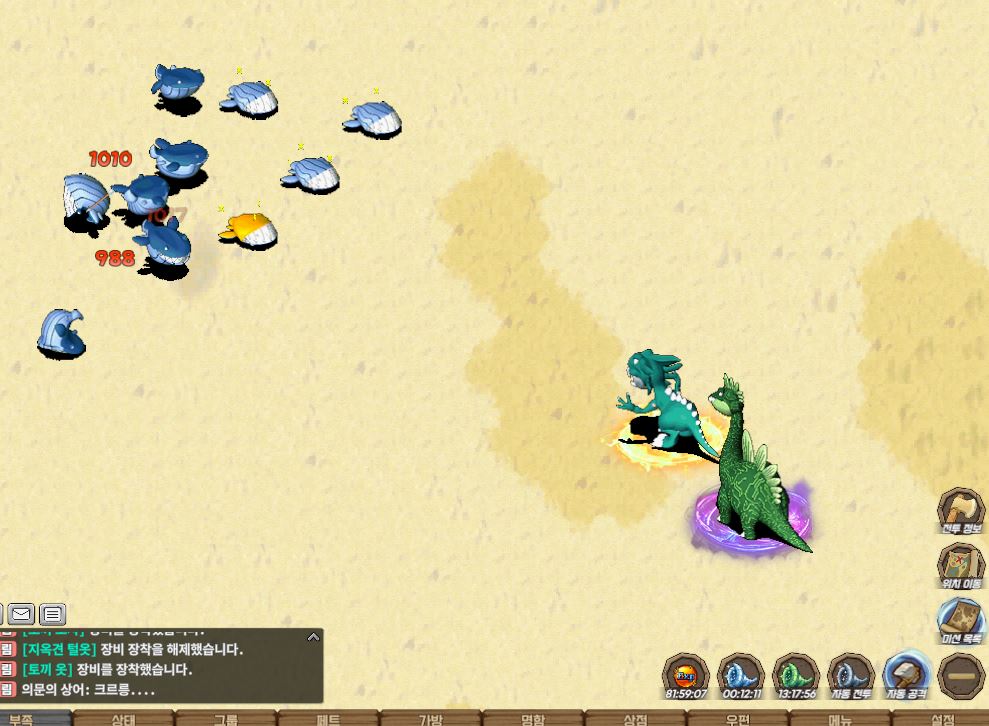The height and width of the screenshot is (726, 989).
Task: Select the green horn buff icon with 13:17:56 timer
Action: (796, 676)
